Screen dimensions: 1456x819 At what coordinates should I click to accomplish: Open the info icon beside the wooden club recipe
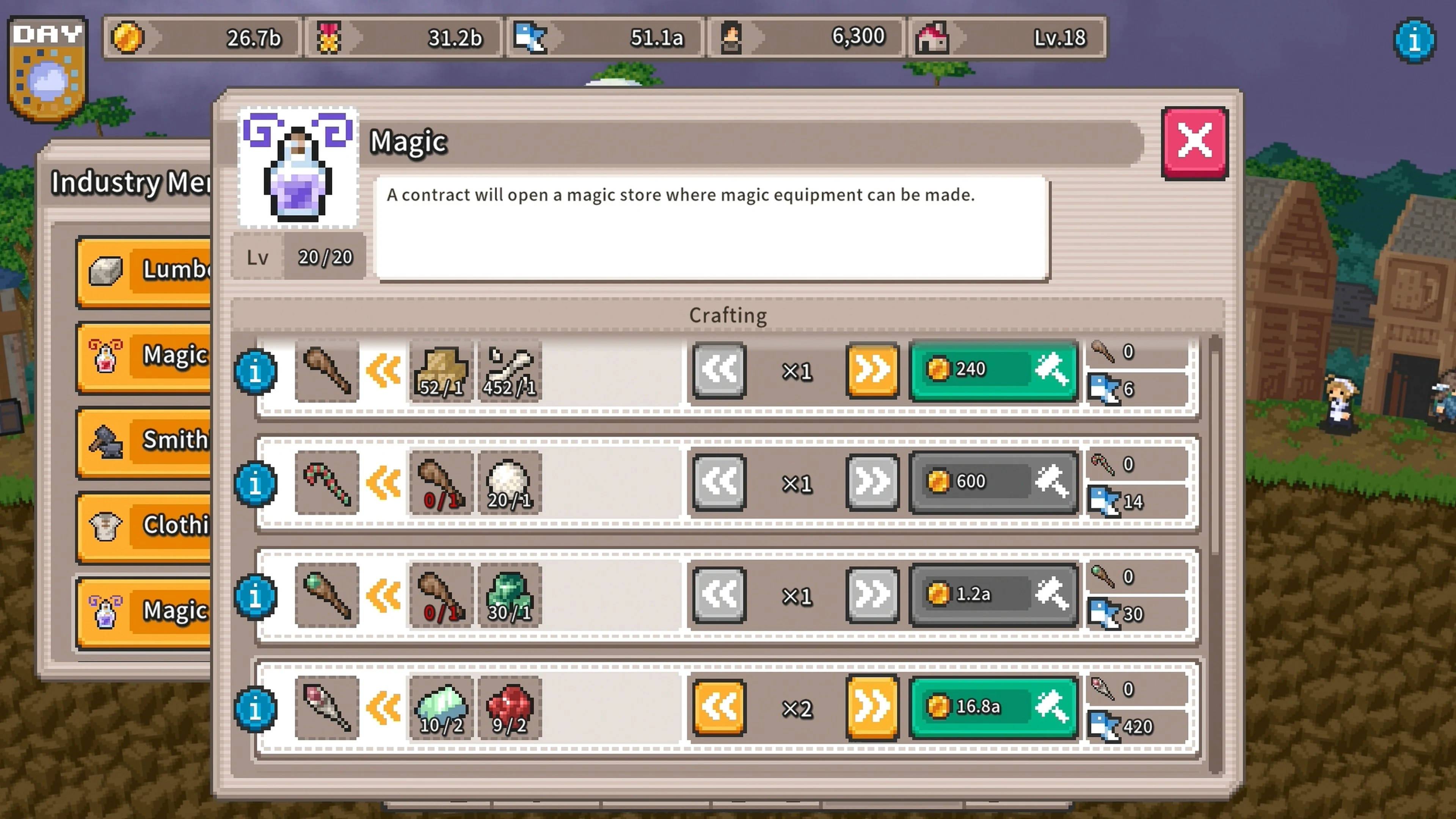pos(256,371)
